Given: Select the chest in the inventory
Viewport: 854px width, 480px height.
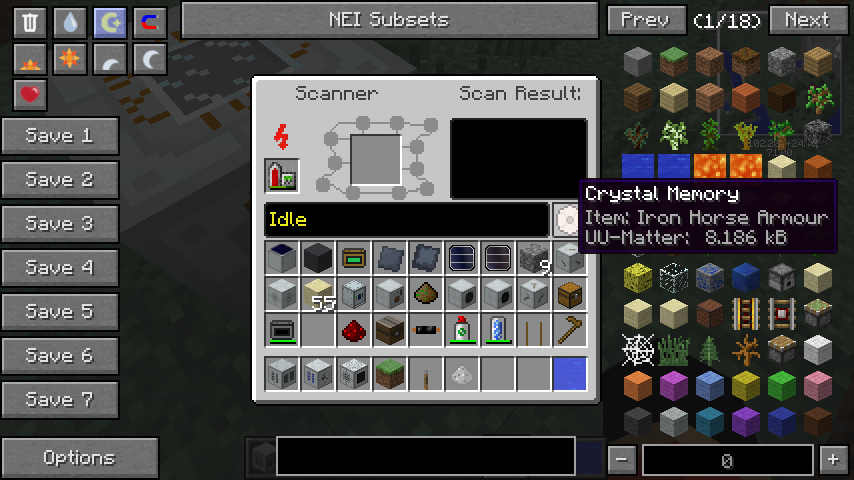Looking at the screenshot, I should click(569, 294).
